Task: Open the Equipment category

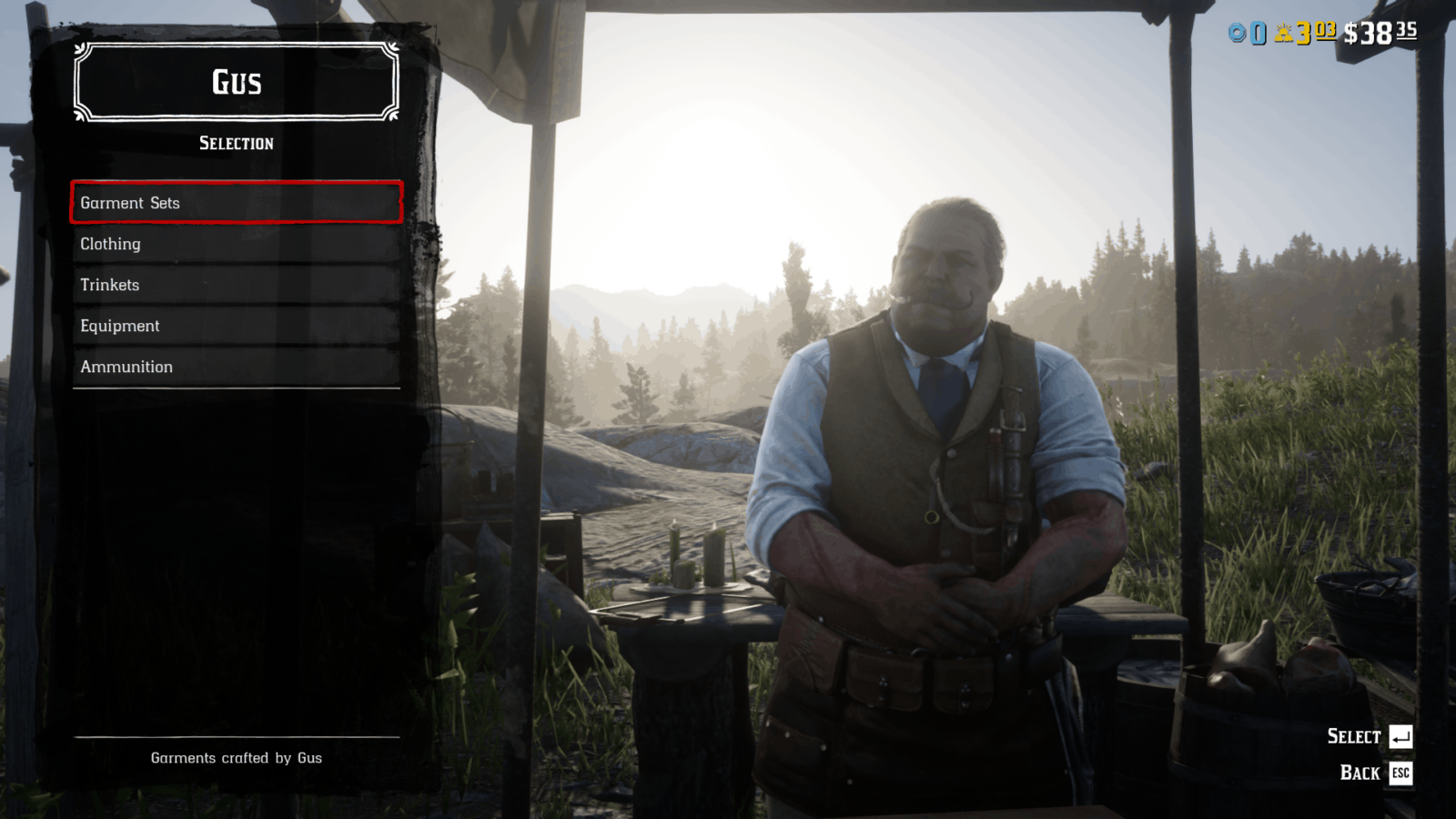Action: pyautogui.click(x=236, y=326)
